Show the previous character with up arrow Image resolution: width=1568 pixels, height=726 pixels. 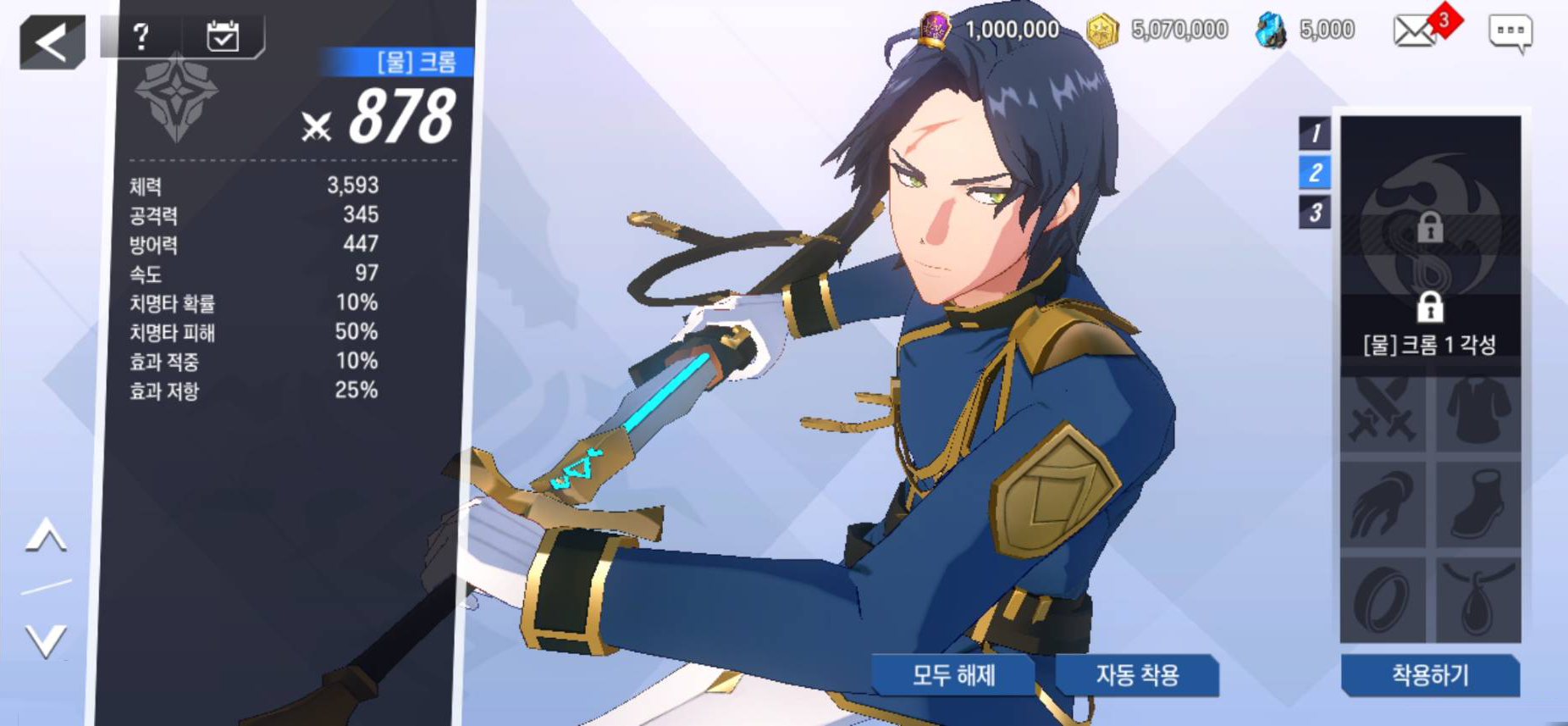click(47, 536)
